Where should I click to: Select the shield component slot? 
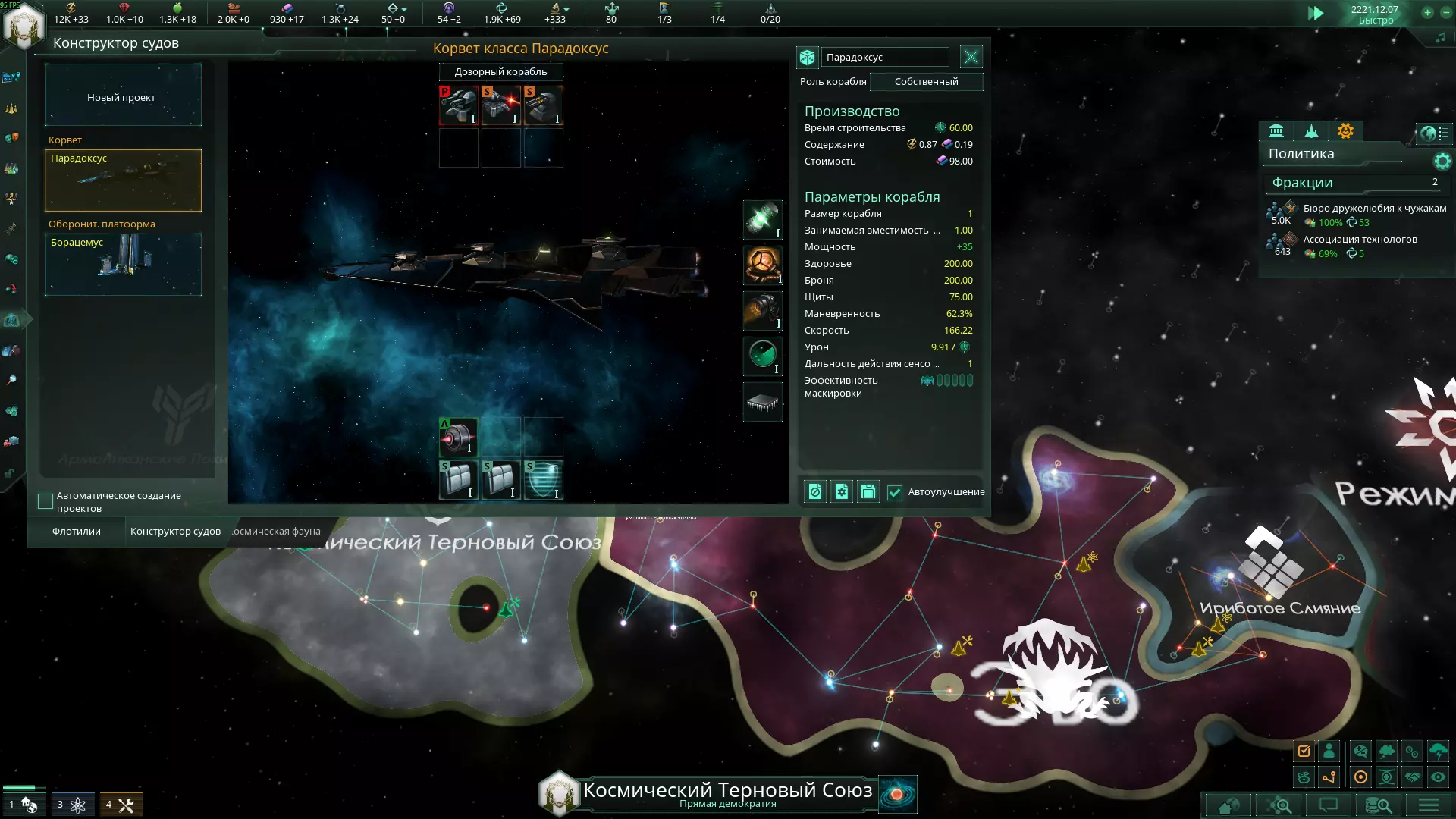click(x=543, y=479)
